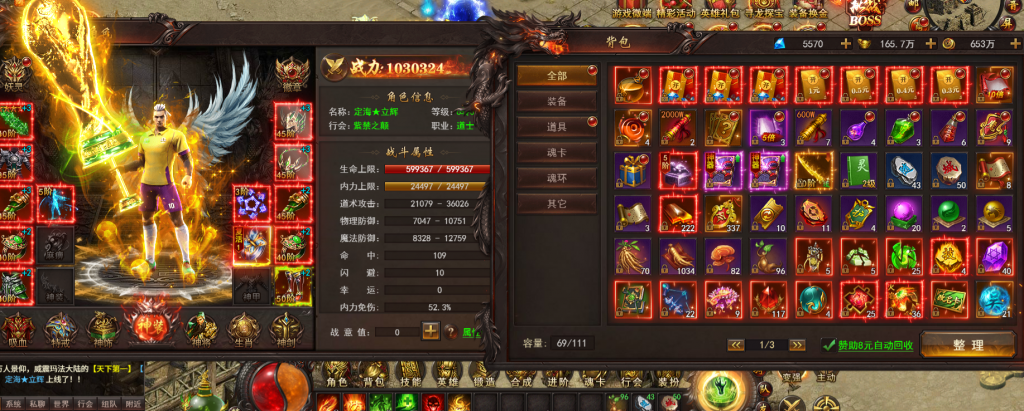Switch to the 装备 equipment tab
Viewport: 1024px width, 411px height.
pyautogui.click(x=558, y=101)
